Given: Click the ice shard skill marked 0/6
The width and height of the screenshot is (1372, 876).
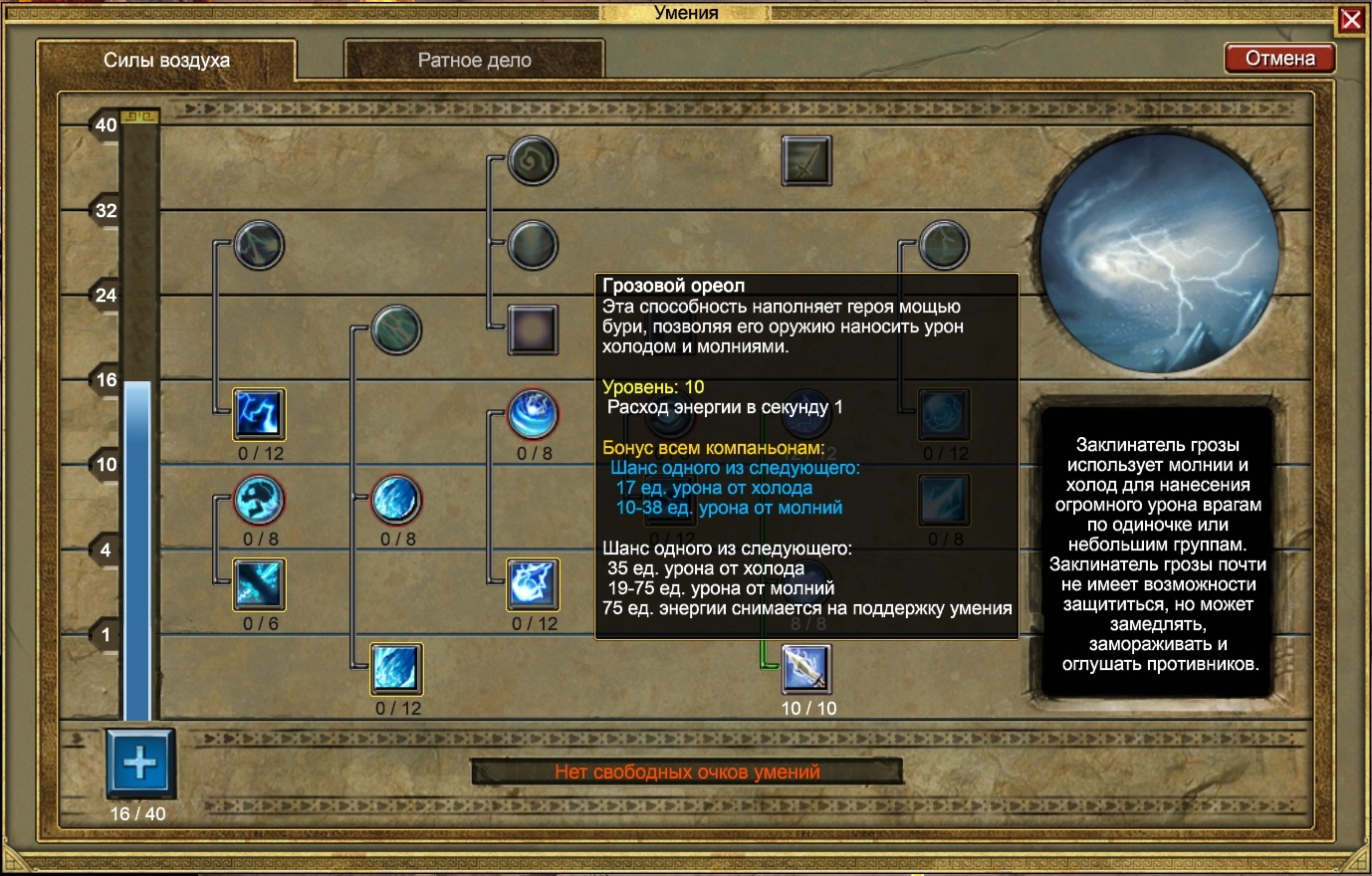Looking at the screenshot, I should tap(257, 588).
